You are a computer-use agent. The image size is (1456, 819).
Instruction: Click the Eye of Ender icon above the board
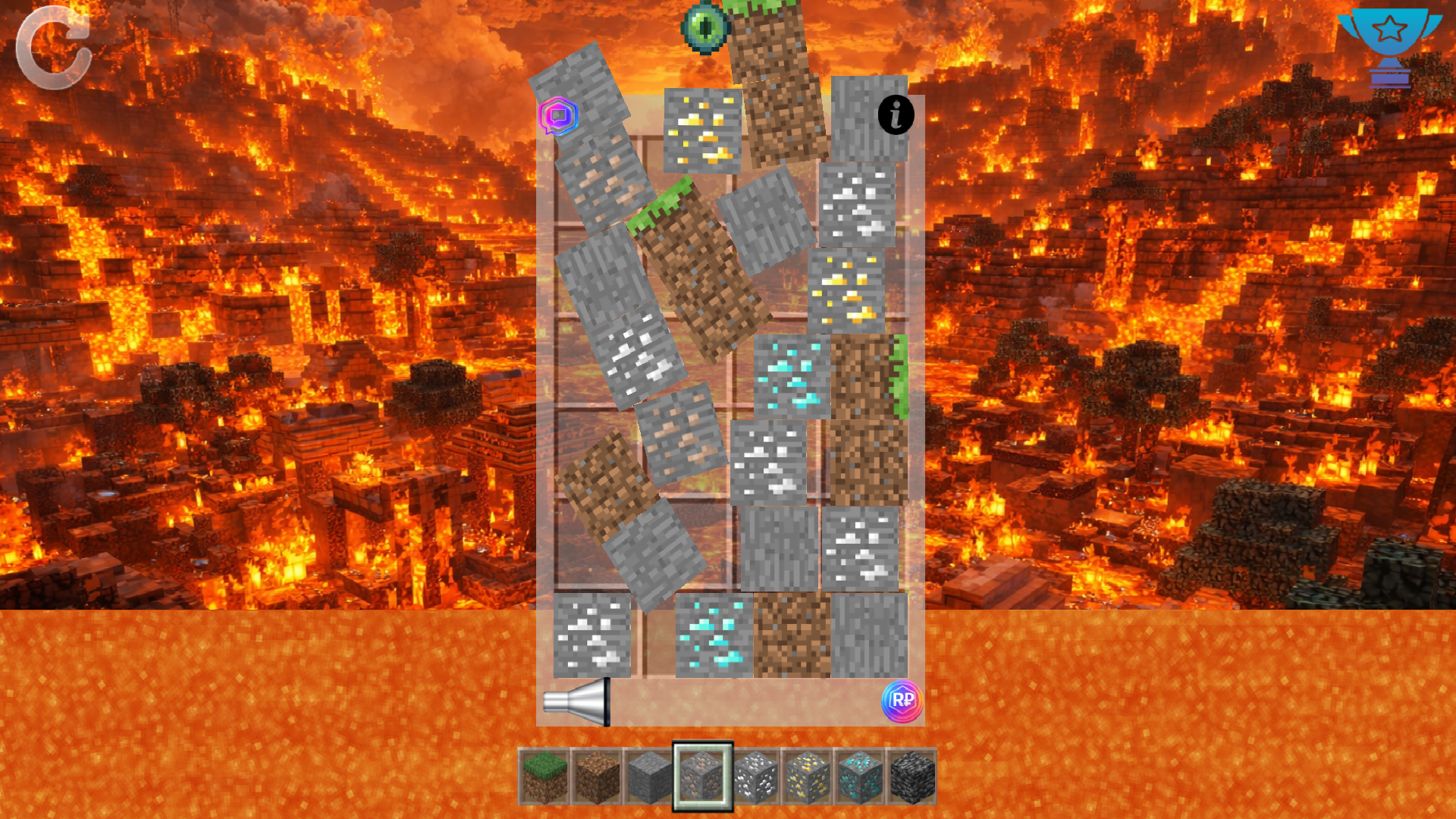(707, 27)
